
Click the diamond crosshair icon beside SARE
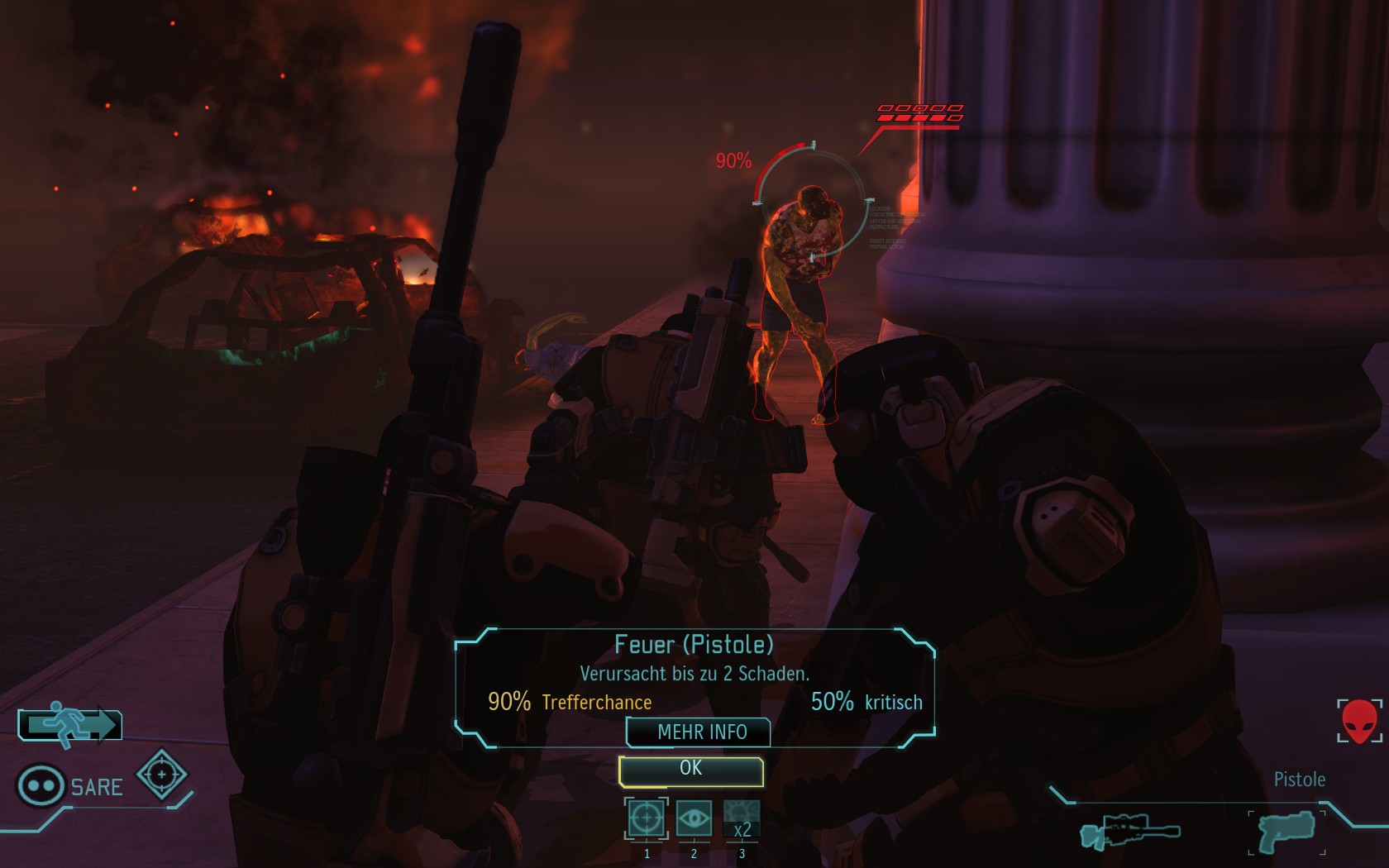[x=162, y=775]
